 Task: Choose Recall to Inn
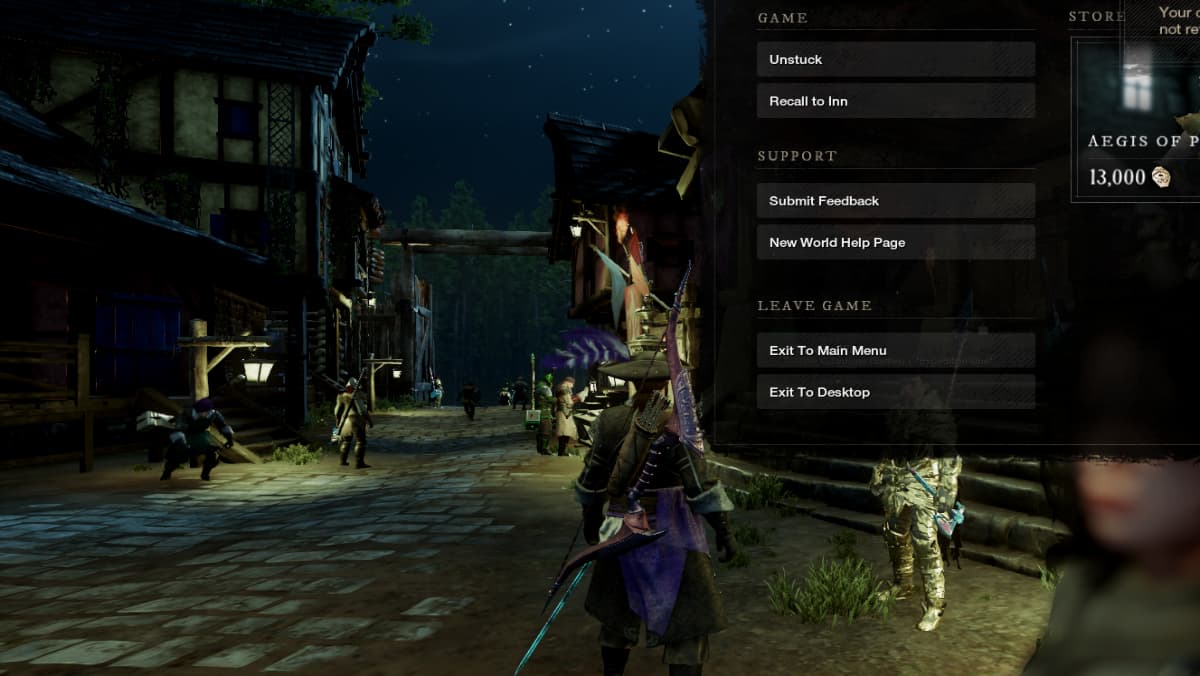(895, 101)
